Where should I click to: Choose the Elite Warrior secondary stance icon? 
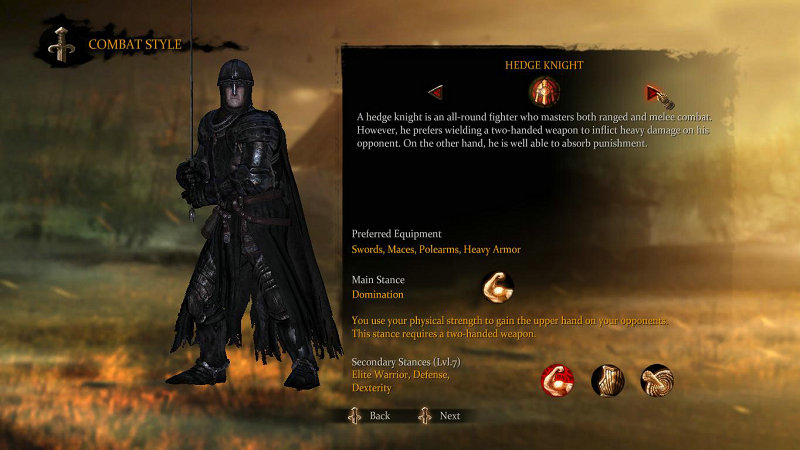[557, 380]
